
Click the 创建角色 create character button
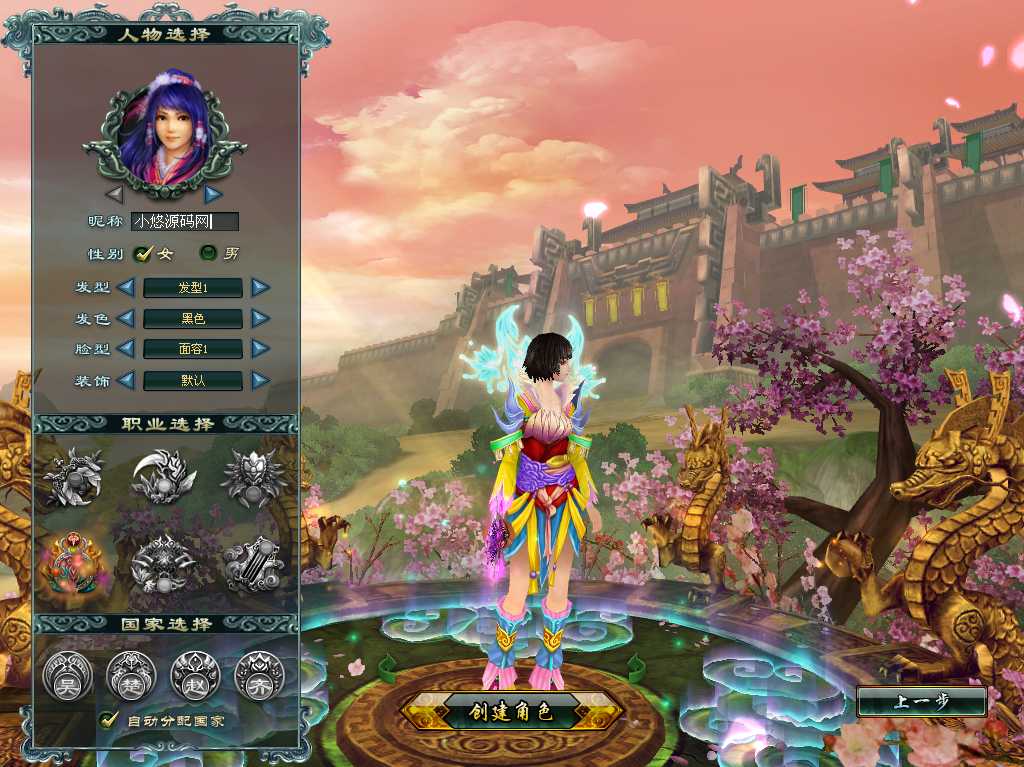click(511, 712)
